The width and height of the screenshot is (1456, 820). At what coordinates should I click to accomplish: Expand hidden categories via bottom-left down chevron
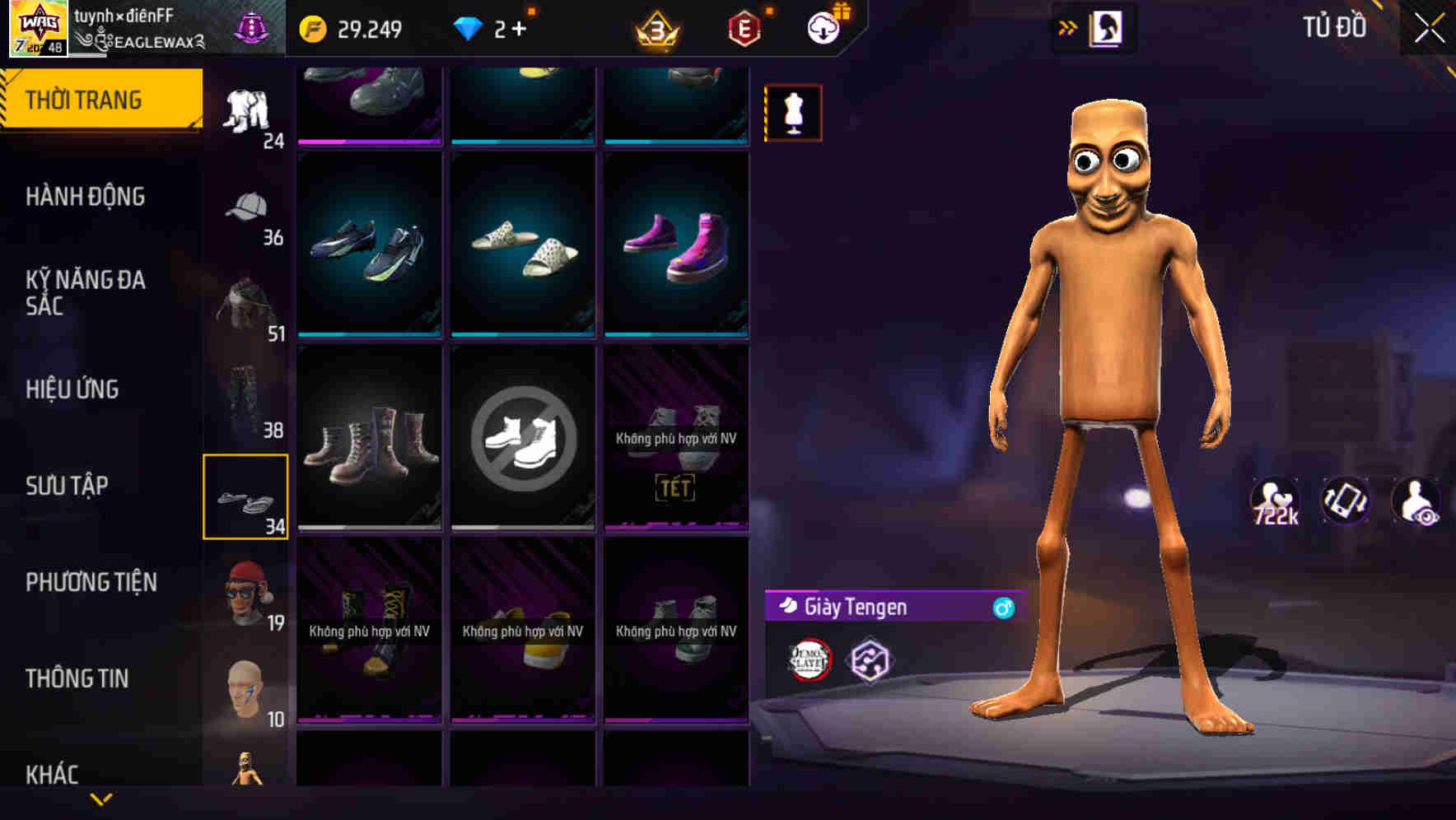pos(101,800)
